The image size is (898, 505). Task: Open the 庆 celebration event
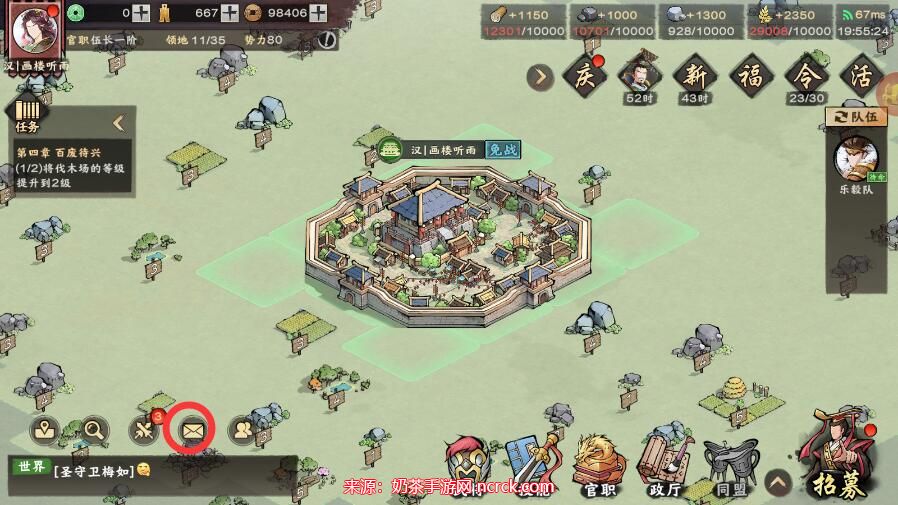tap(585, 76)
